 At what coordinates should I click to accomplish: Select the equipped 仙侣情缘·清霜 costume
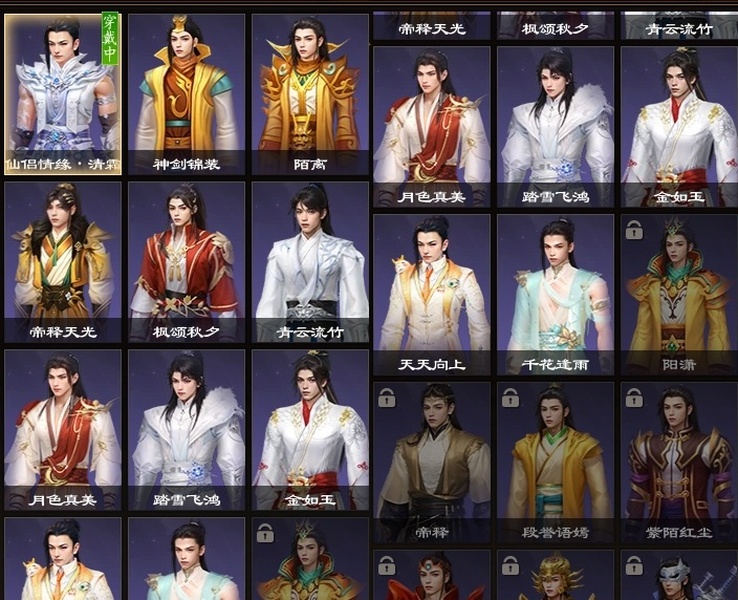(x=63, y=94)
